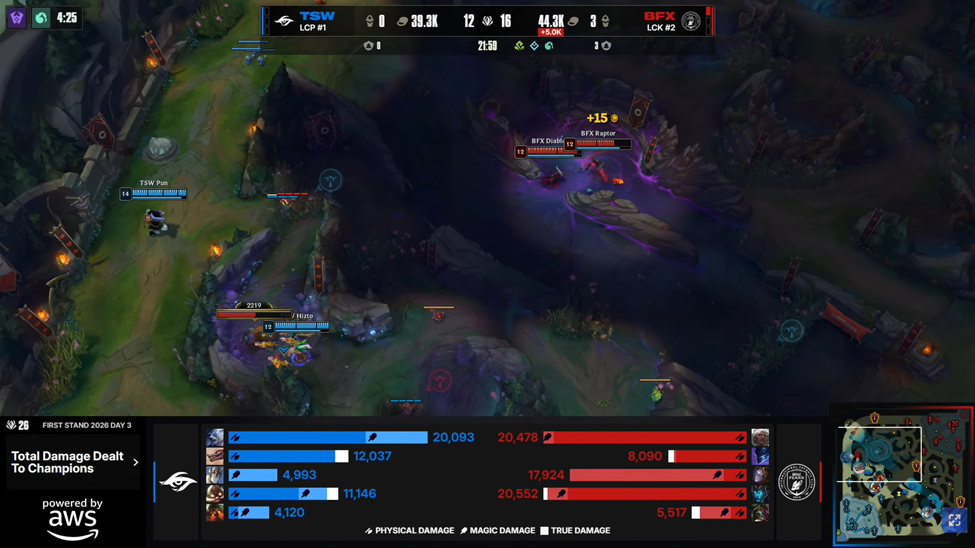Click the powered by AWS logo
Screen dimensions: 975x548
(72, 518)
